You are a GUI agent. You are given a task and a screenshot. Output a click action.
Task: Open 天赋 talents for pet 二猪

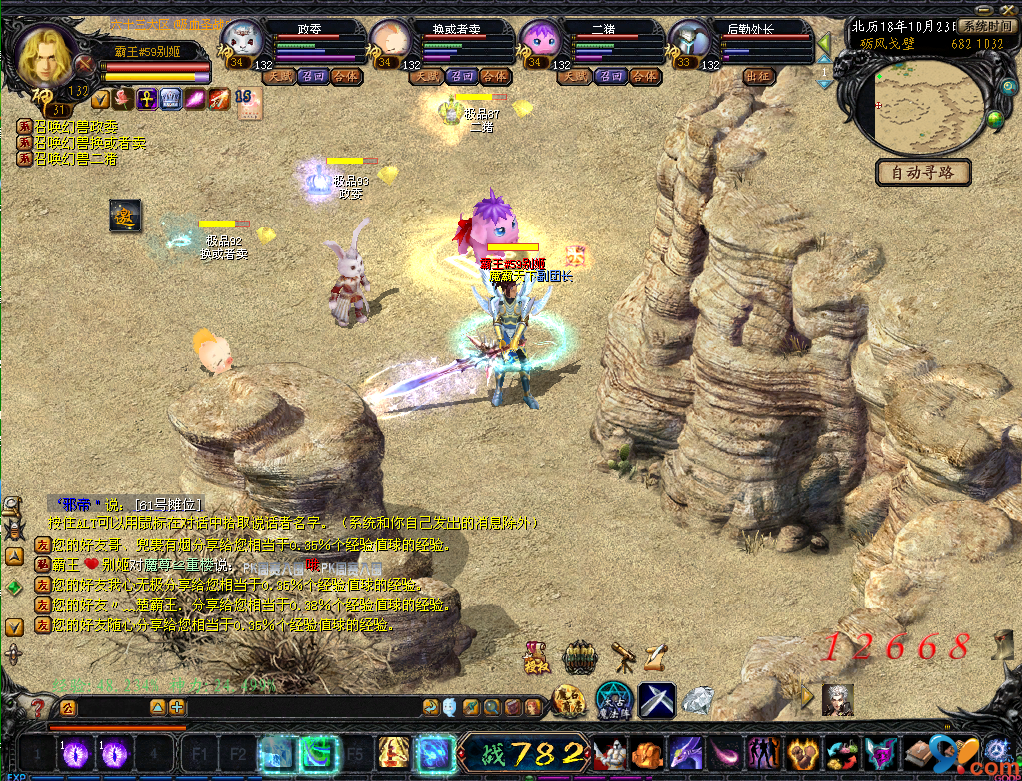click(578, 76)
